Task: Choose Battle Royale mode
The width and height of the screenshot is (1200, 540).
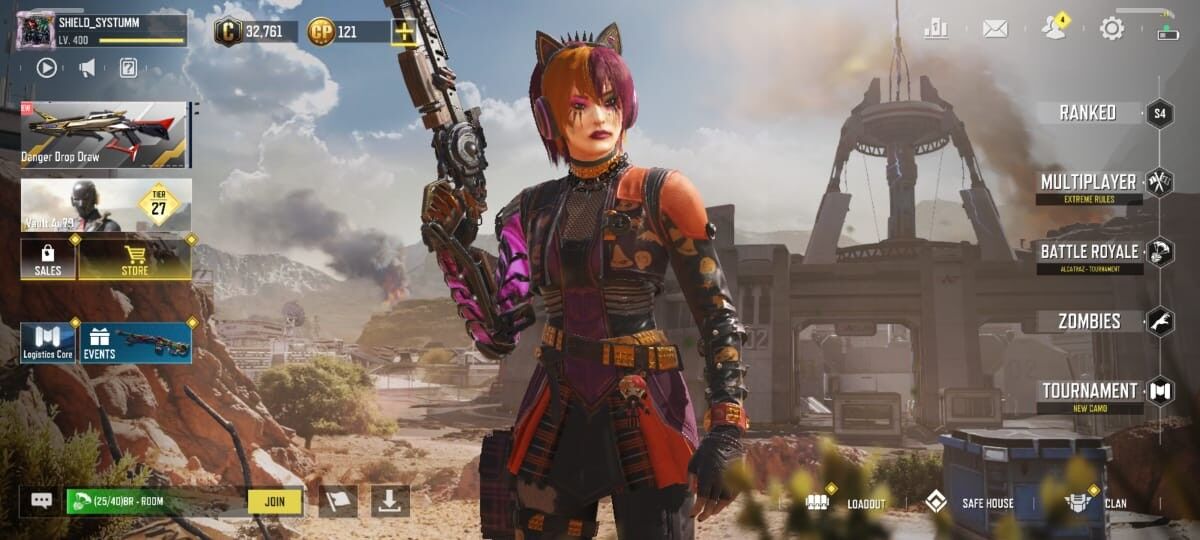Action: point(1089,252)
